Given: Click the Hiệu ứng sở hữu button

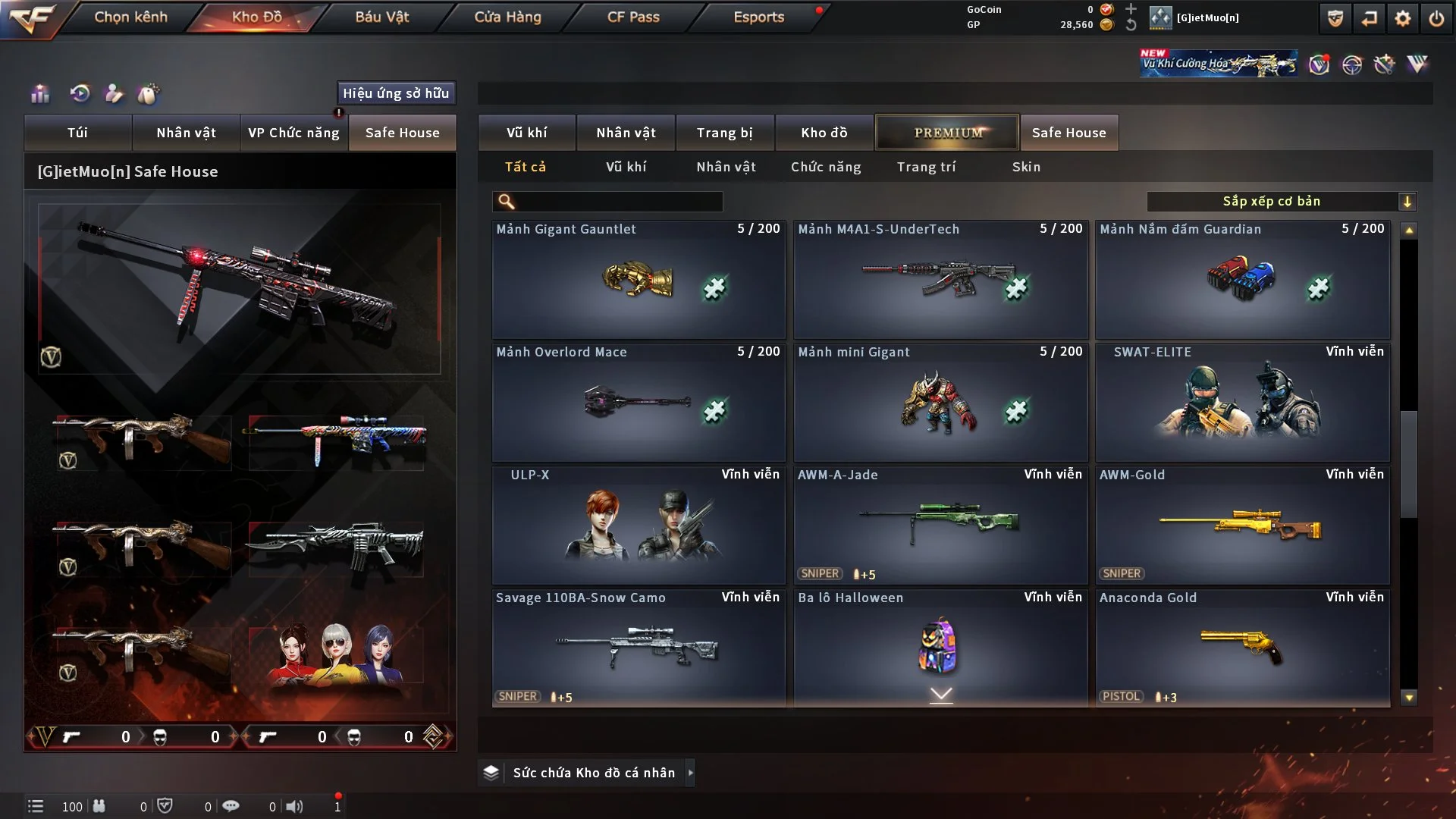Looking at the screenshot, I should [396, 93].
